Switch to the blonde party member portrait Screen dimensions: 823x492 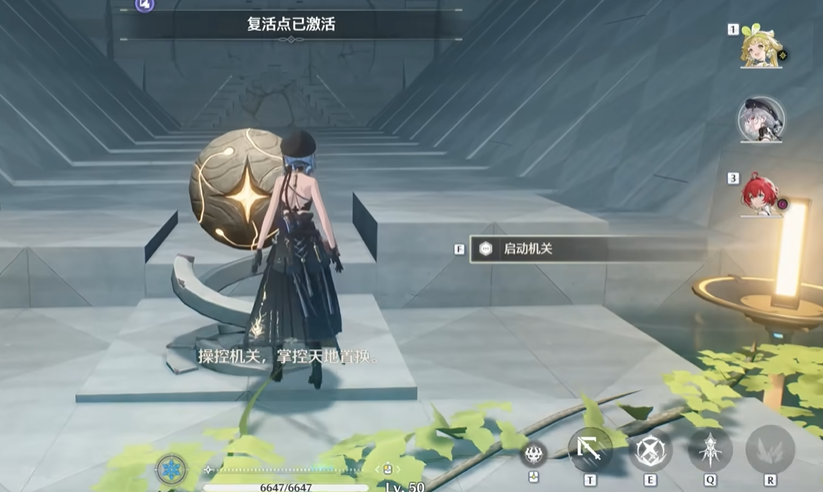click(x=760, y=46)
